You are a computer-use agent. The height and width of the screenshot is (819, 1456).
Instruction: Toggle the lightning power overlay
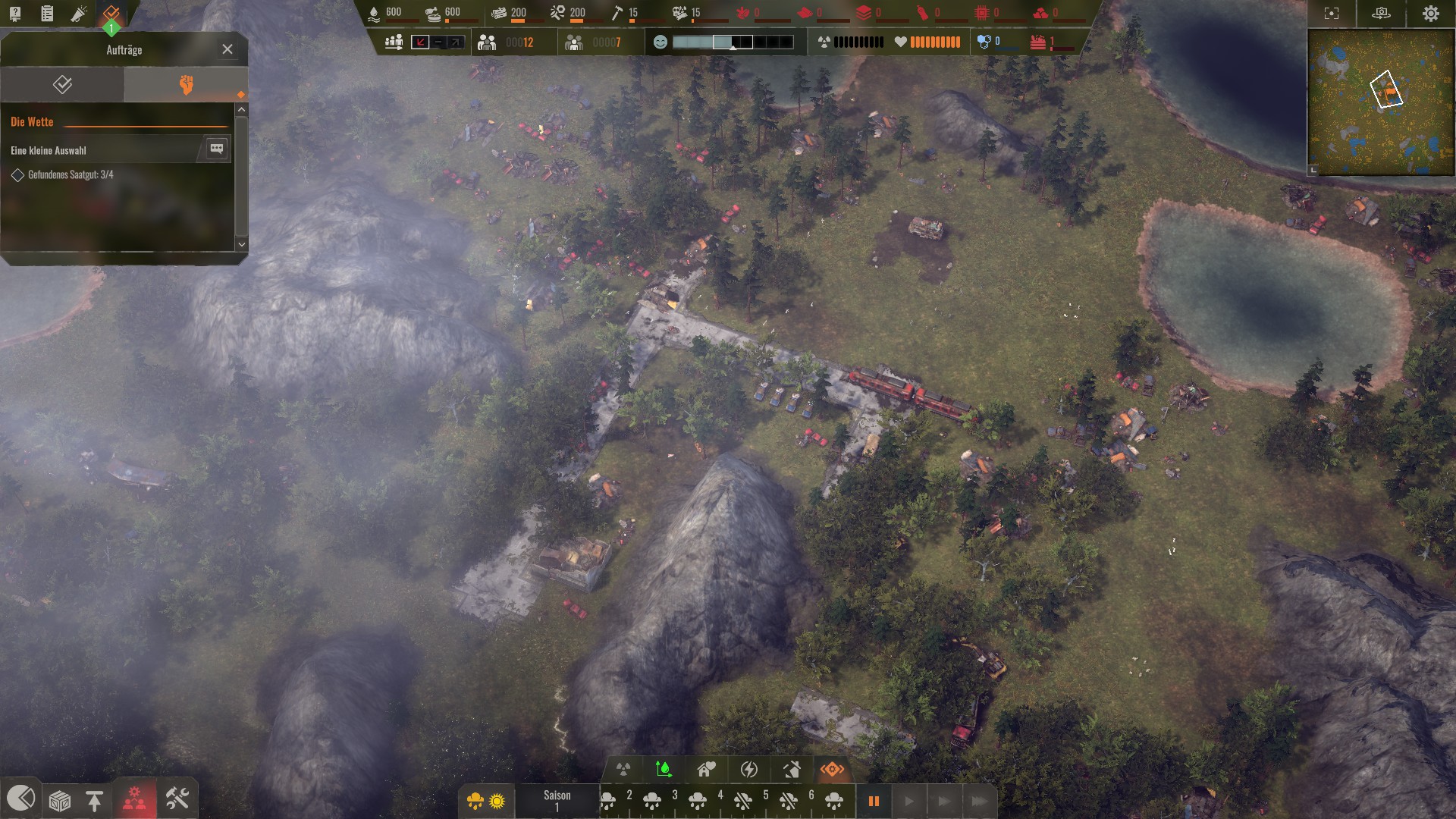[748, 770]
